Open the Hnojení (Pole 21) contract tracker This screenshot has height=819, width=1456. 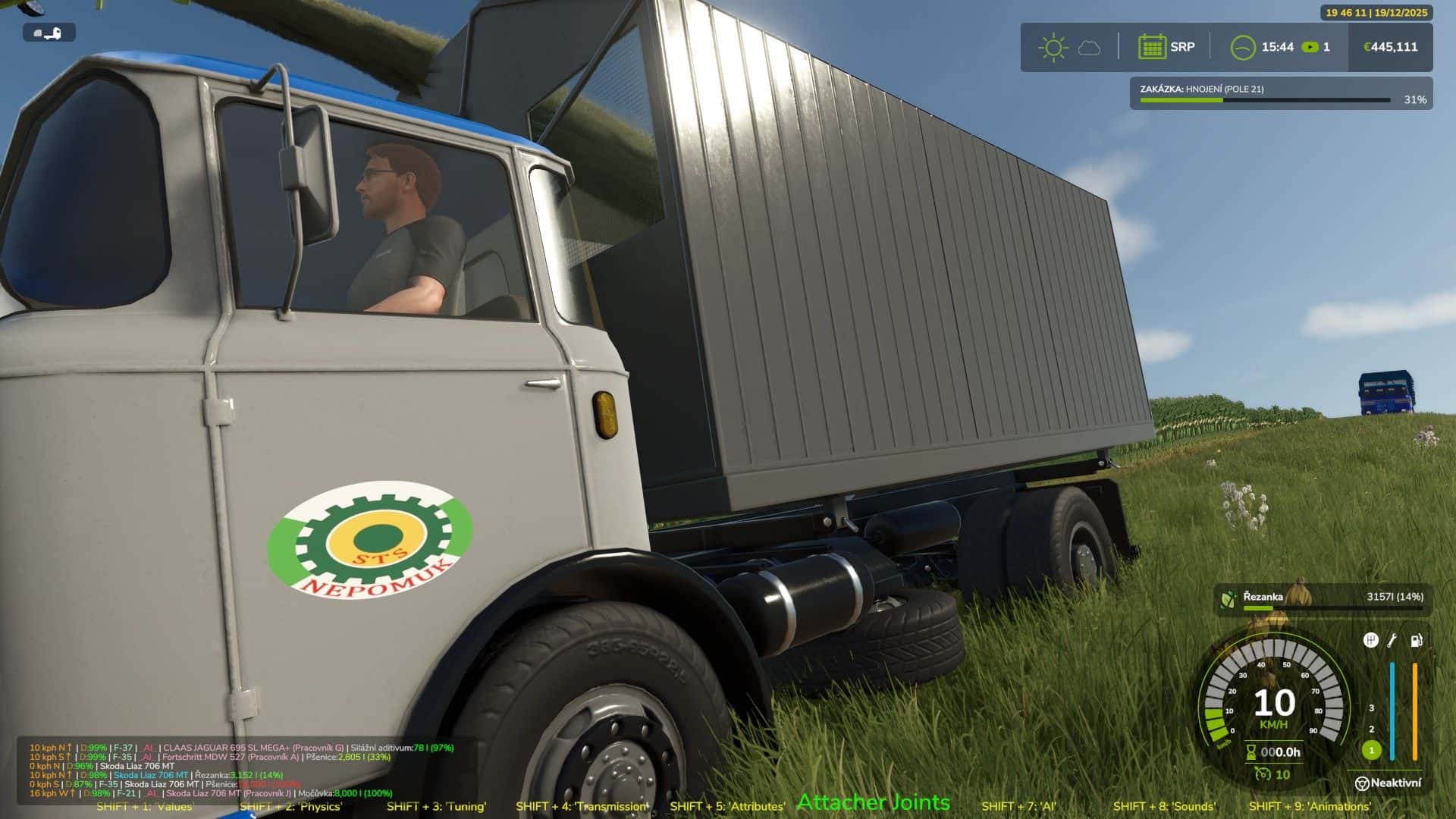[x=1280, y=94]
